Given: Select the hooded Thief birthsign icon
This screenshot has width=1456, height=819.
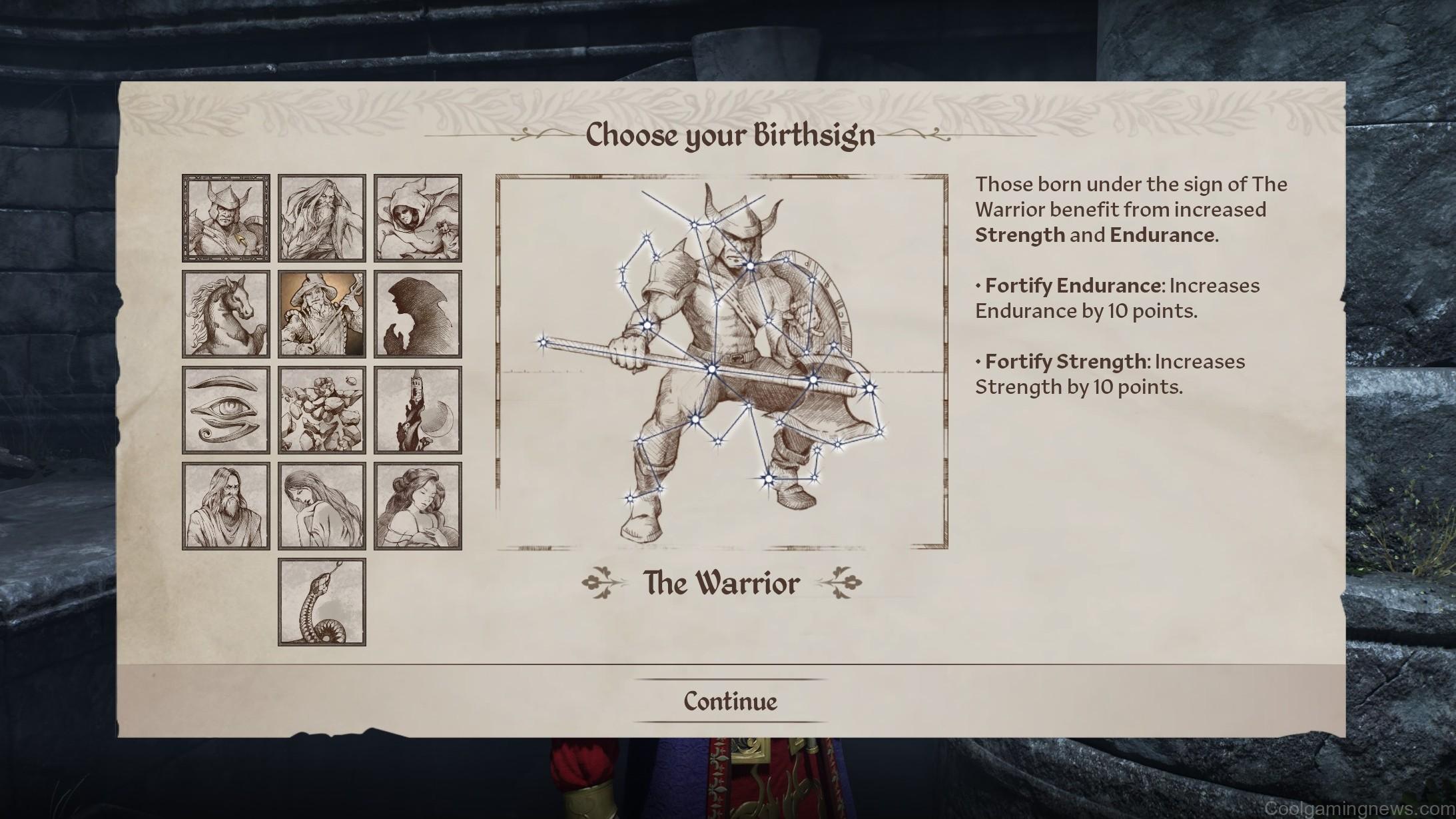Looking at the screenshot, I should 418,218.
